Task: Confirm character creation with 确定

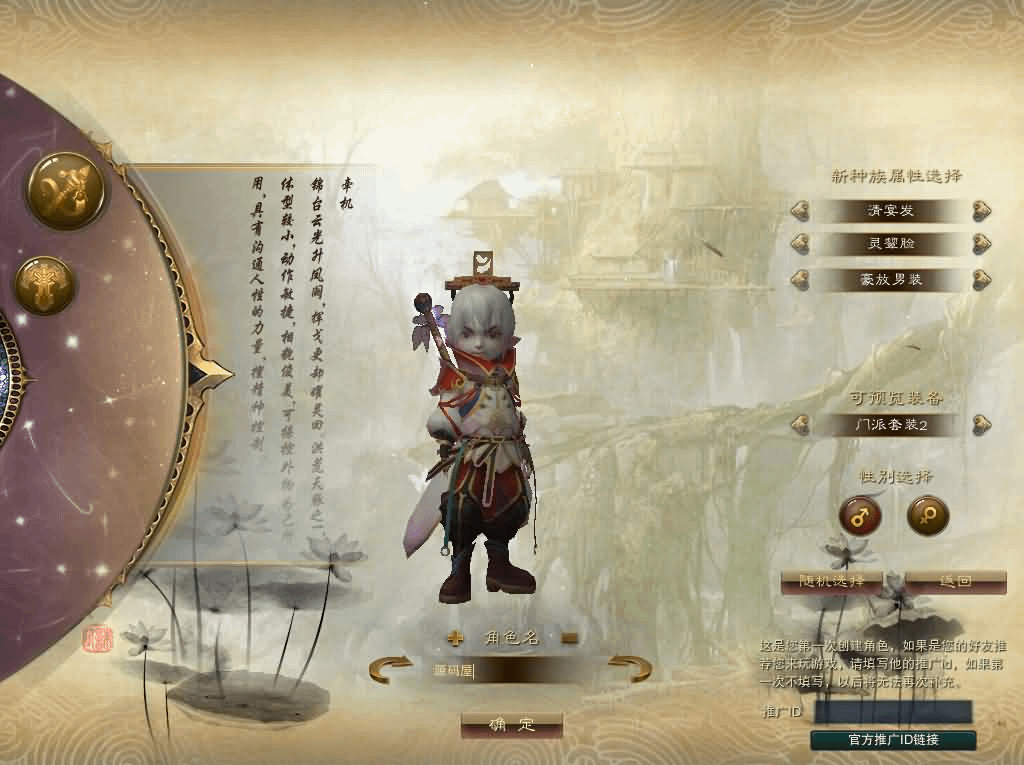Action: pos(511,725)
